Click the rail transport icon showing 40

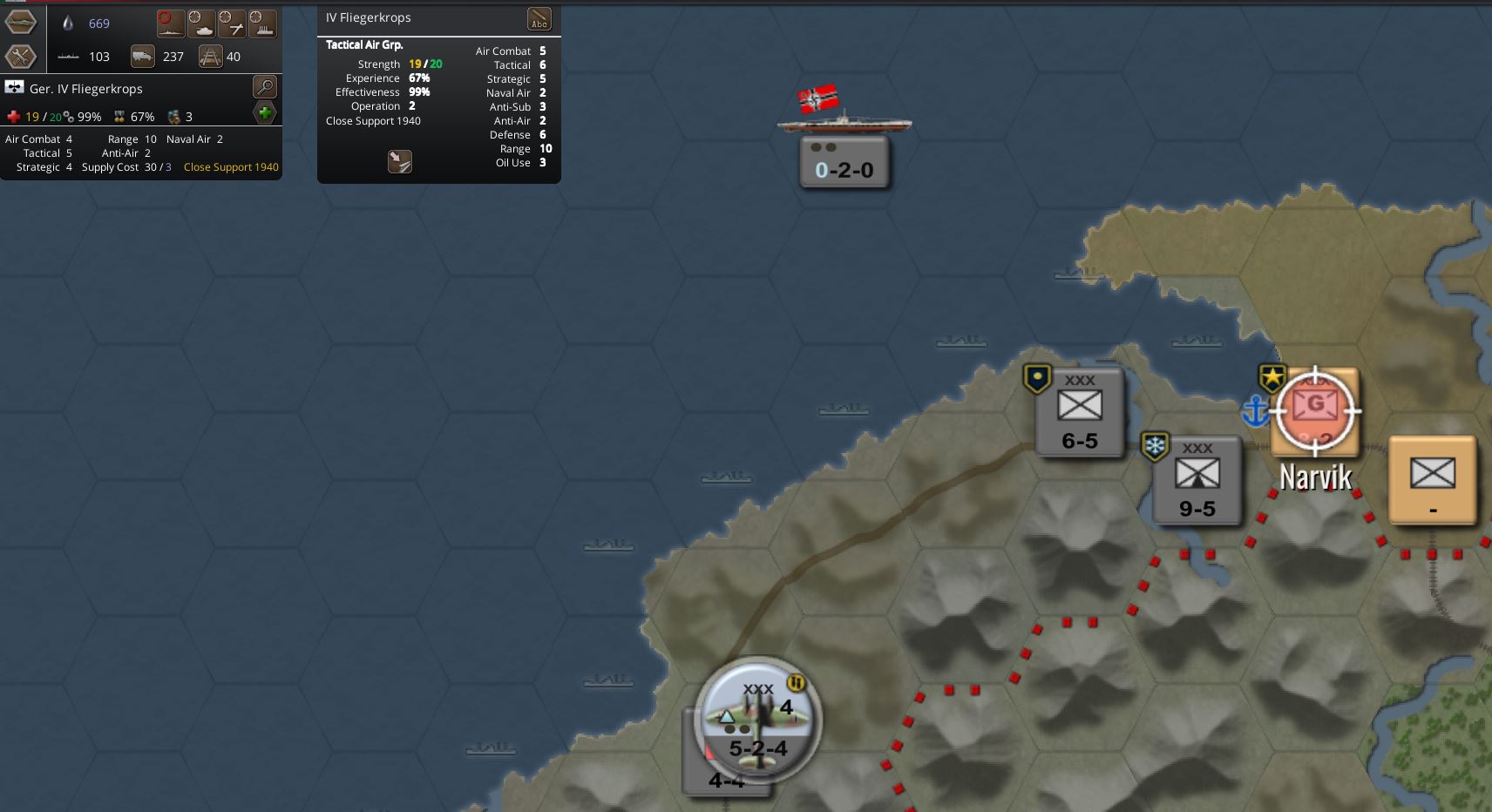211,56
